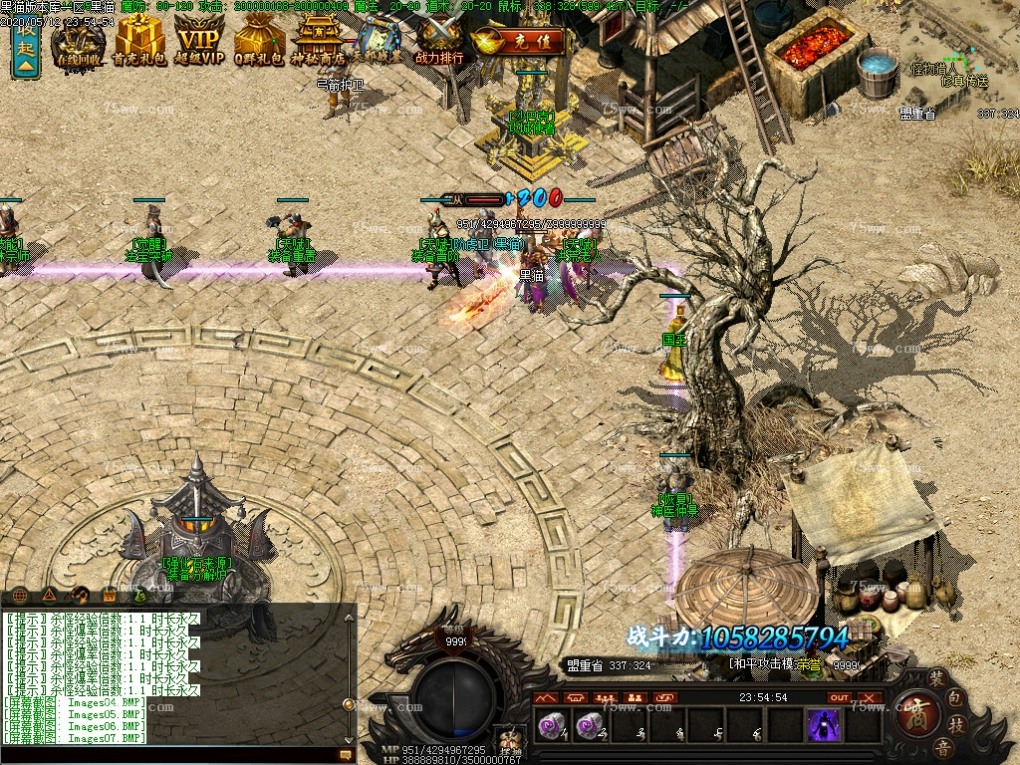The image size is (1020, 765).
Task: Open the 神秘商店 mystery shop
Action: pos(318,42)
